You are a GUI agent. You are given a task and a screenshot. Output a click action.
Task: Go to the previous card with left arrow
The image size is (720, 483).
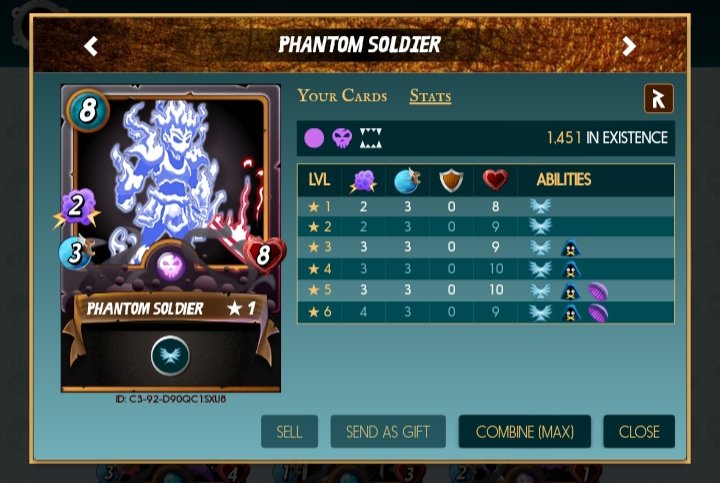[91, 45]
